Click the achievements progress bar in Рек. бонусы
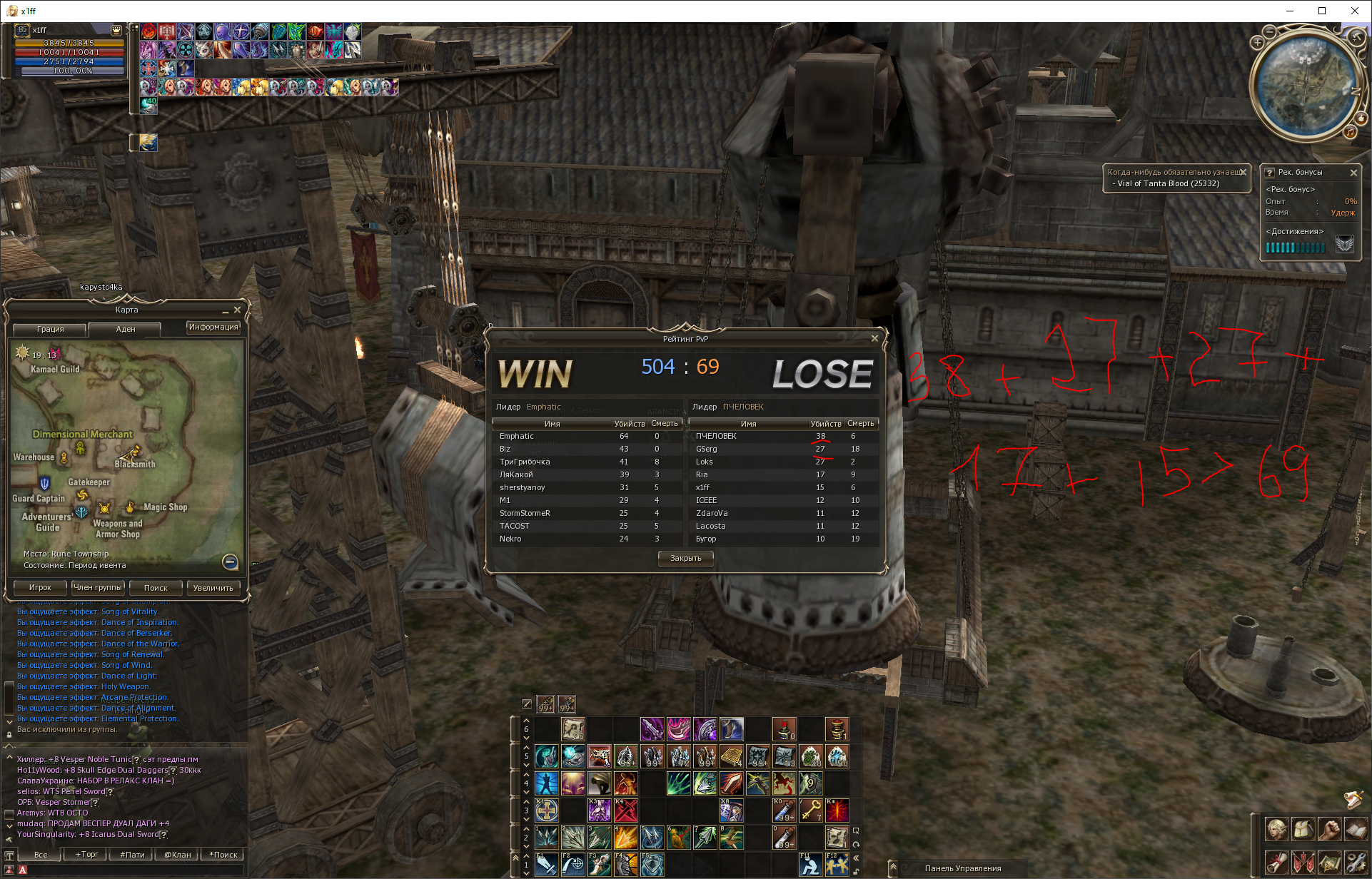The image size is (1372, 879). click(x=1293, y=248)
